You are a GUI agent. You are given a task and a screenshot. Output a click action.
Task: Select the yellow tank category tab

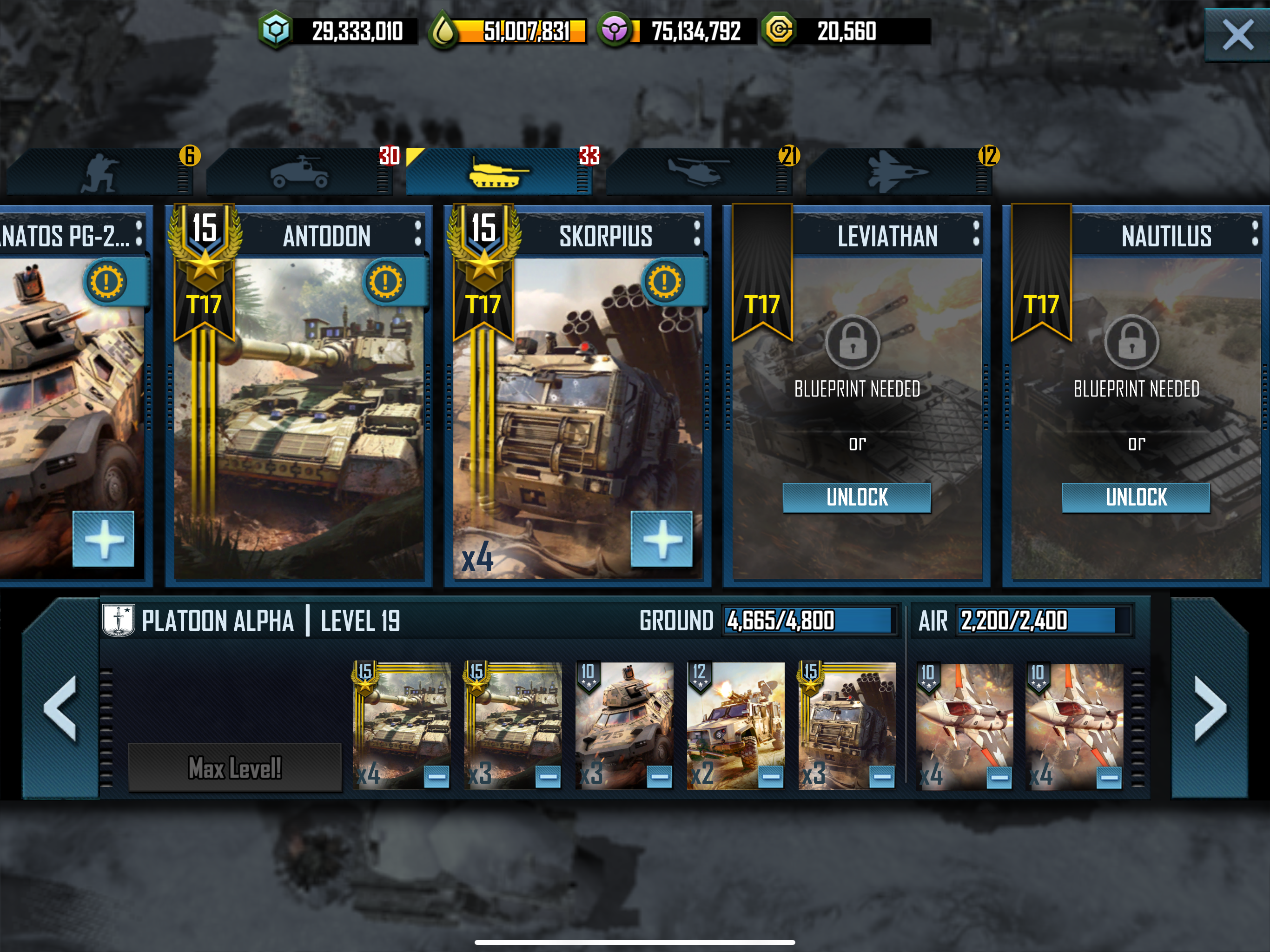(498, 172)
